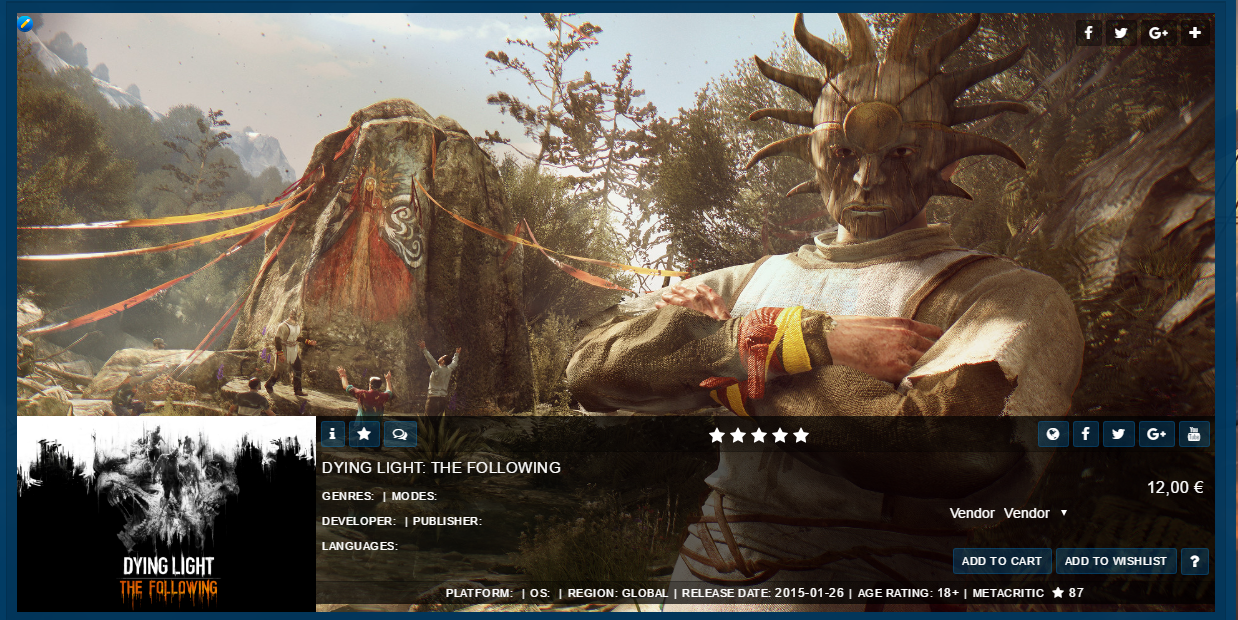Show game details via the info icon
1238x620 pixels.
coord(333,434)
